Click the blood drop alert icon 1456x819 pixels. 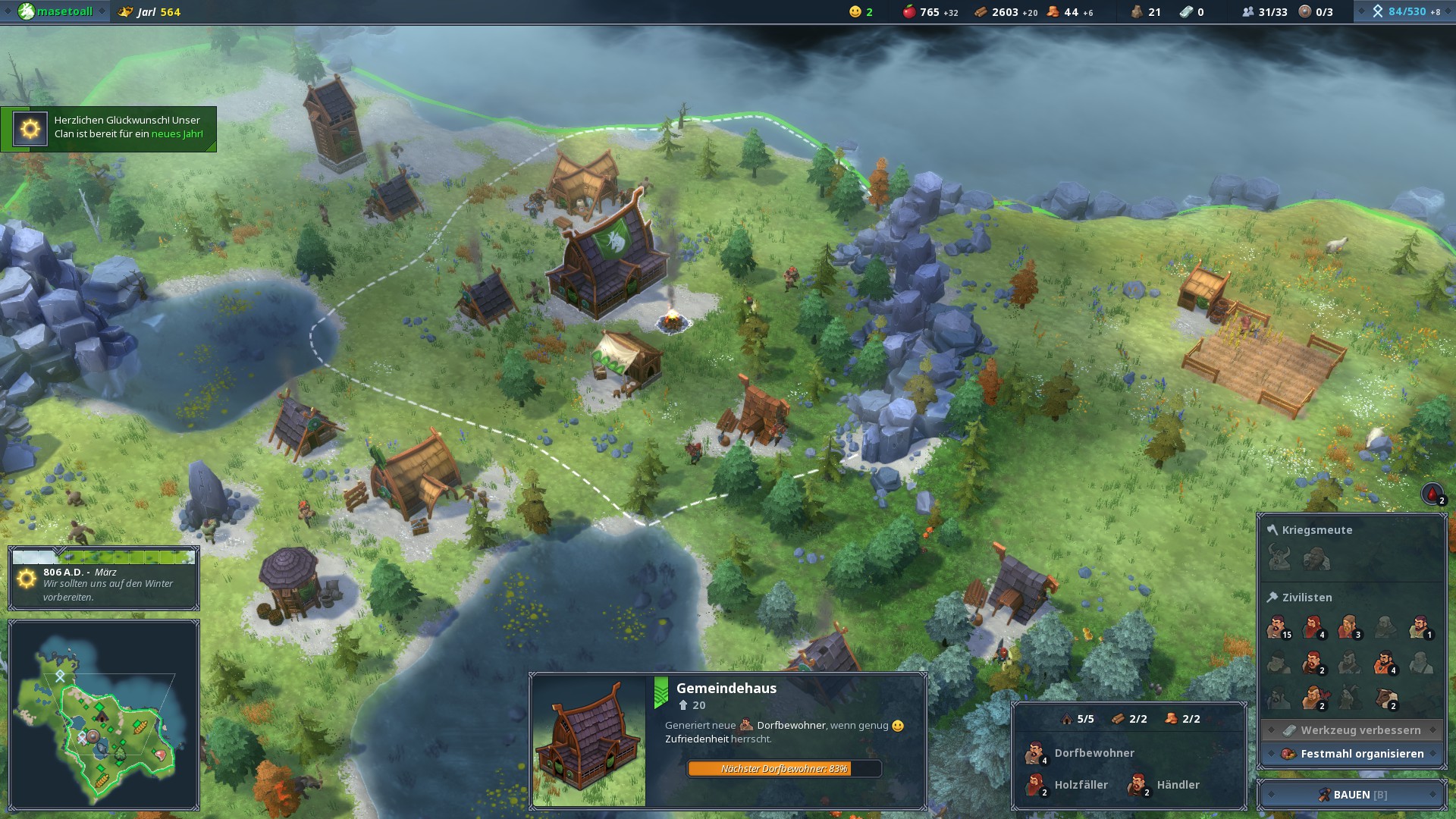pos(1432,494)
